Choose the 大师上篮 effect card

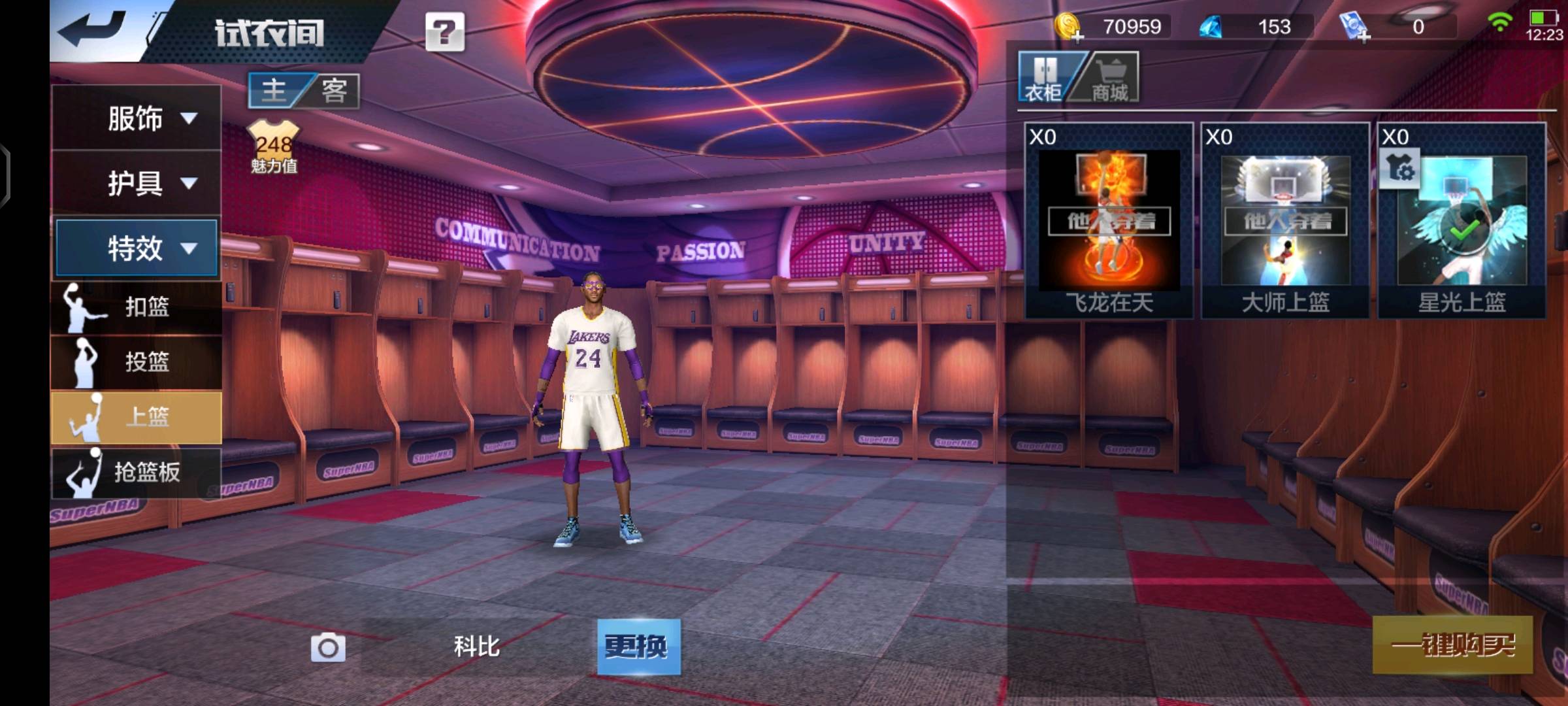(1285, 221)
